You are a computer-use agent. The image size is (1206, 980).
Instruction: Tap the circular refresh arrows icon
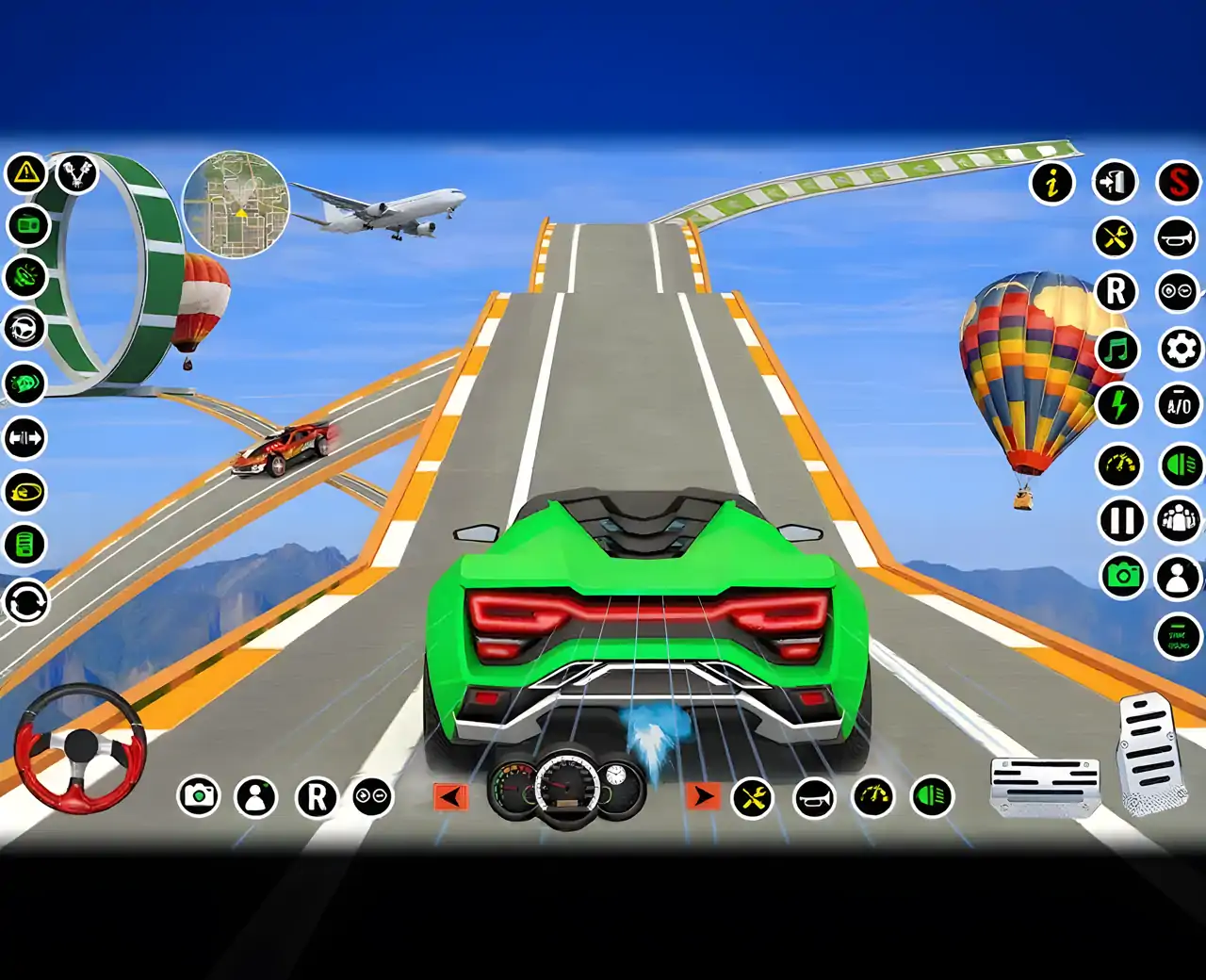[x=26, y=601]
